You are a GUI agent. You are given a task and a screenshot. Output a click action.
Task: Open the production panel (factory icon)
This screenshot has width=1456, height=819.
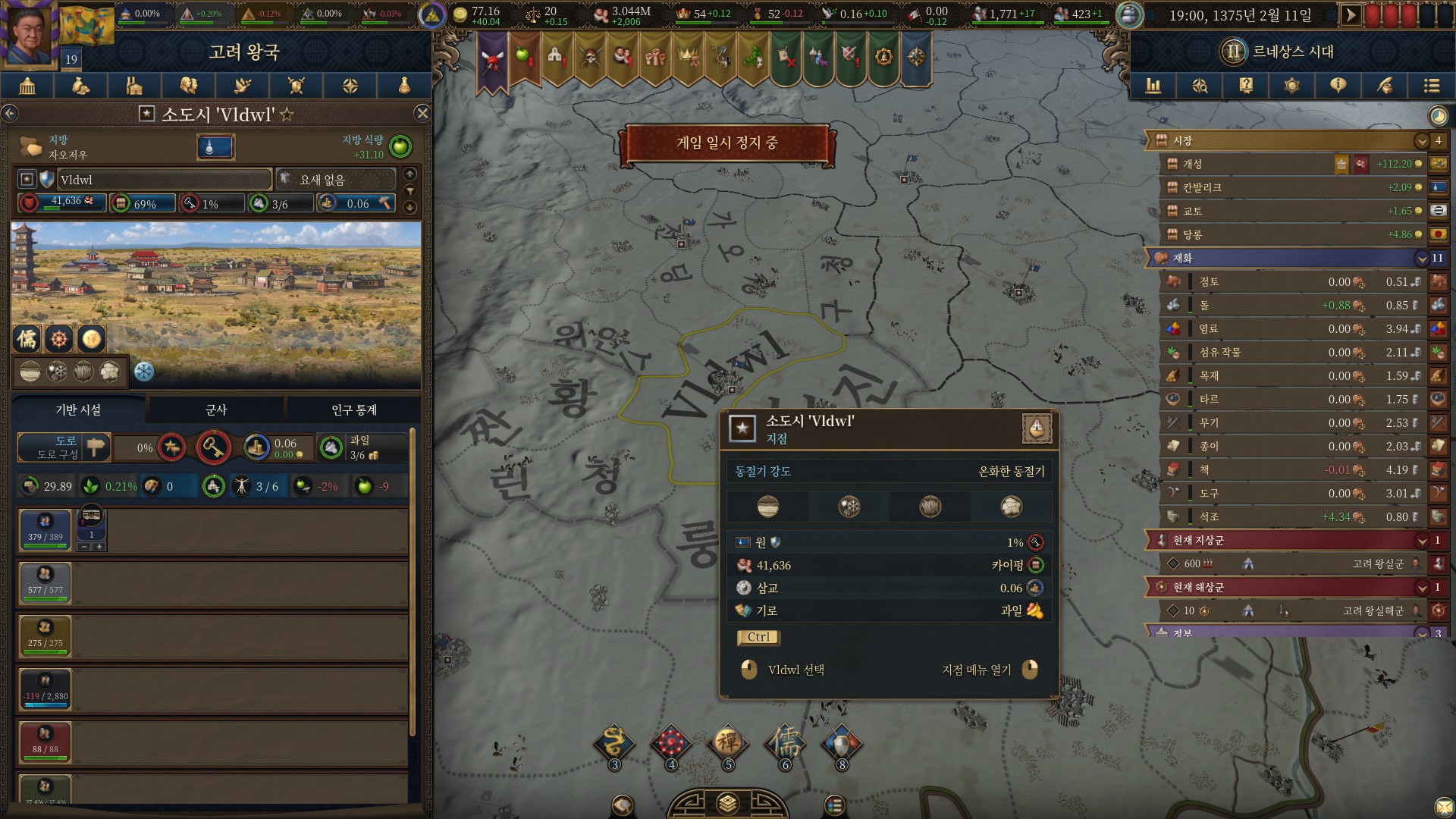[135, 86]
